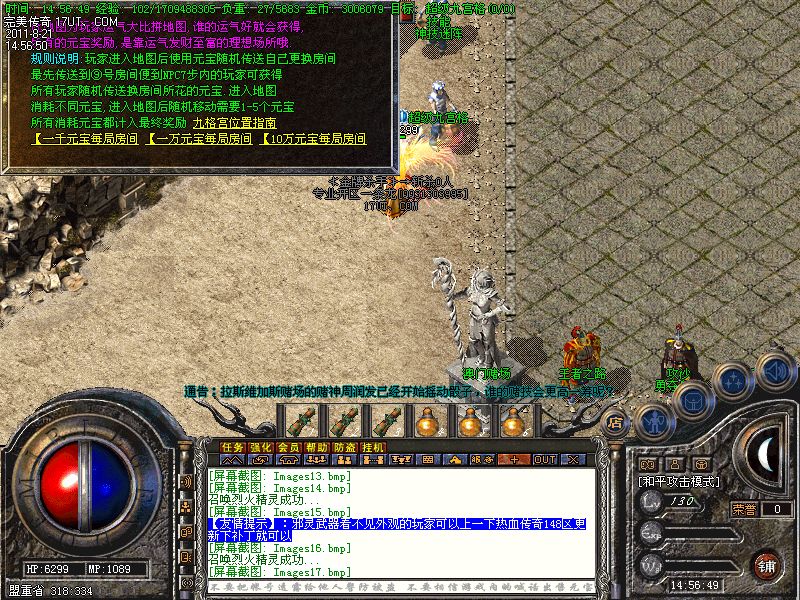Choose the 10万元宝每局房间 option
The width and height of the screenshot is (800, 600).
313,139
